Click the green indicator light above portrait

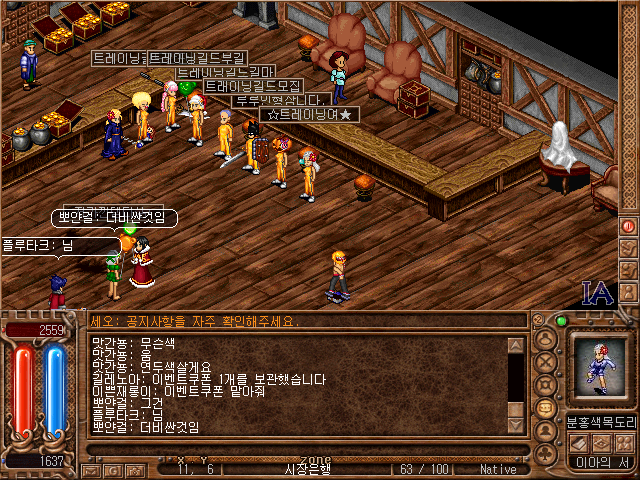click(562, 321)
